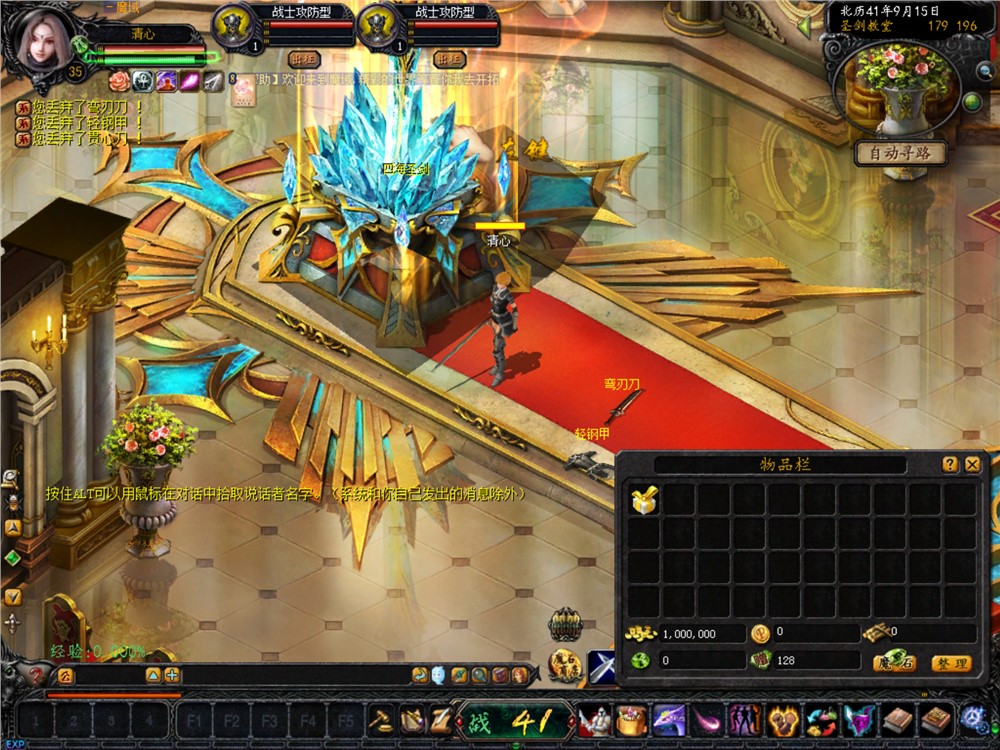Click the flaming fist icon on the bottom bar
Image resolution: width=1000 pixels, height=750 pixels.
pos(782,719)
